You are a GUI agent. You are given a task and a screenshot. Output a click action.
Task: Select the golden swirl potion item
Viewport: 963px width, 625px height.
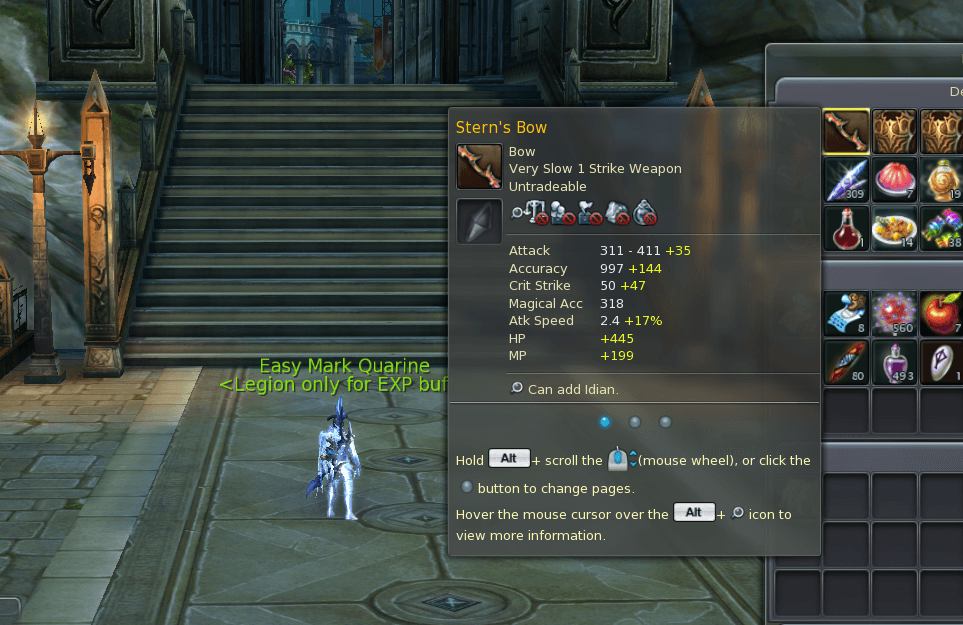[x=942, y=180]
